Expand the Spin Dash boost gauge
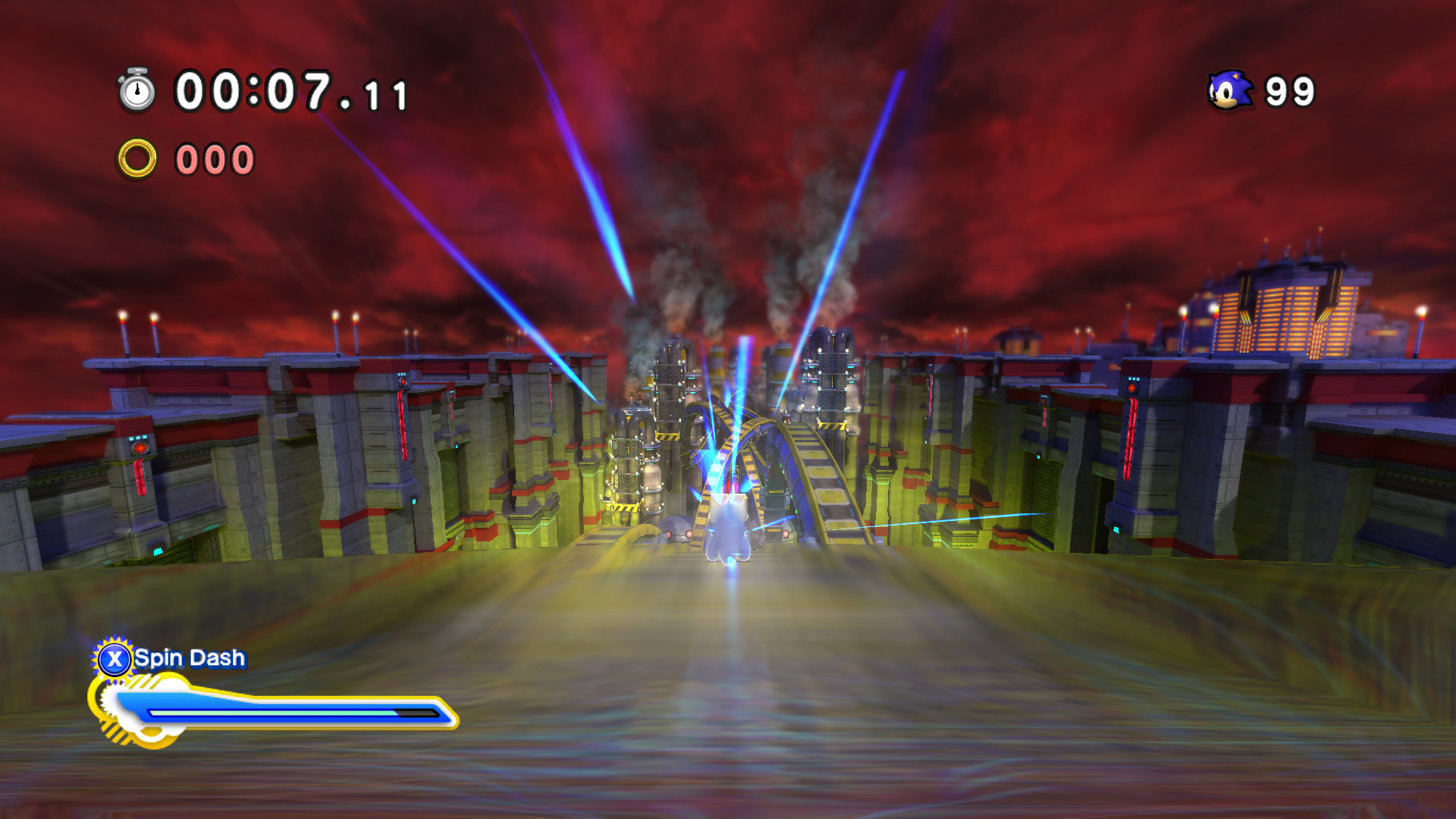The width and height of the screenshot is (1456, 819). point(281,711)
